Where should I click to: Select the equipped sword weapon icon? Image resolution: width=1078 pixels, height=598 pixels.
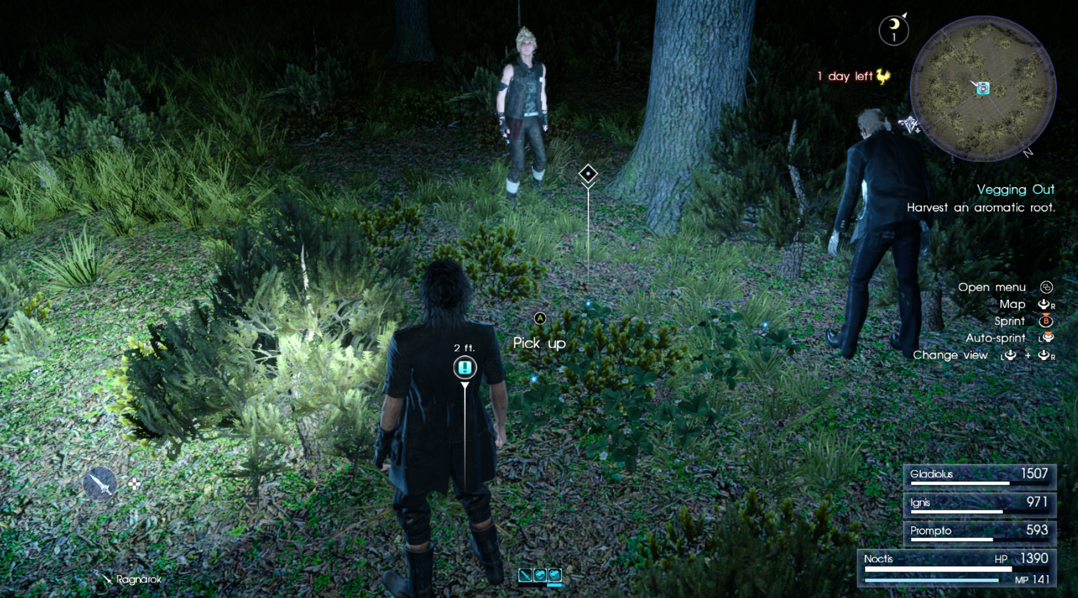pos(100,484)
